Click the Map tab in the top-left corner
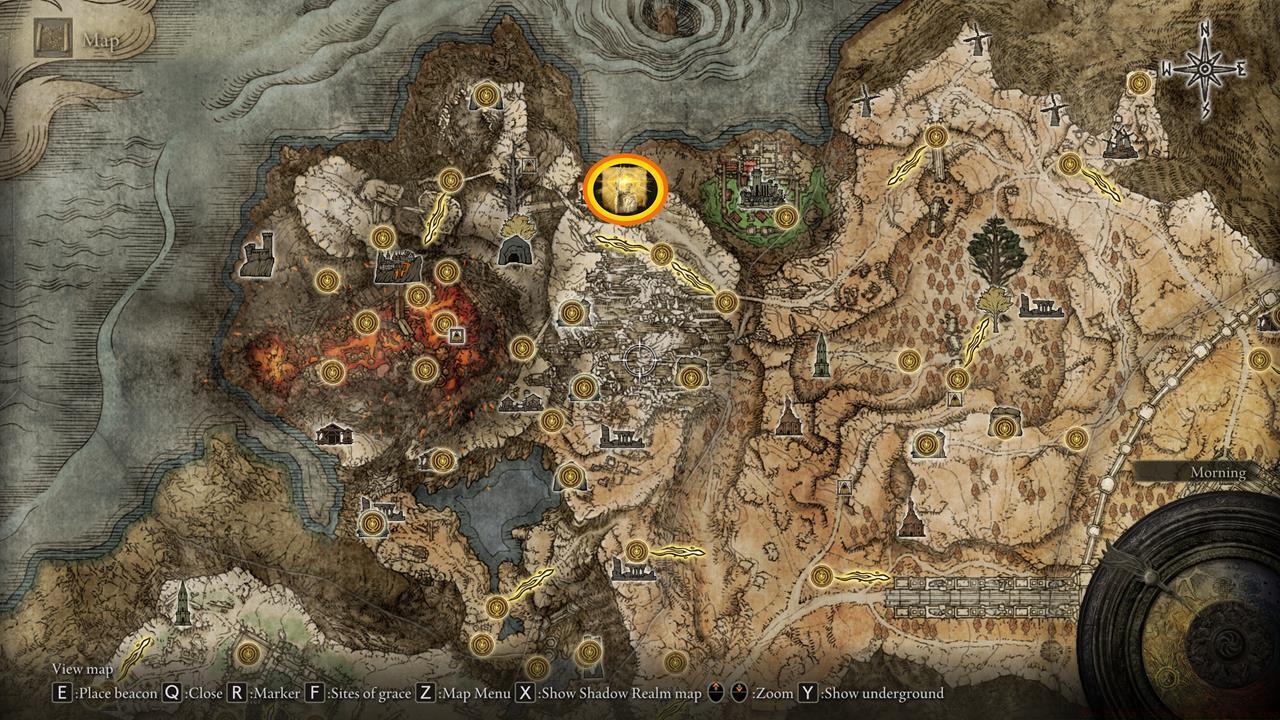 click(x=75, y=40)
